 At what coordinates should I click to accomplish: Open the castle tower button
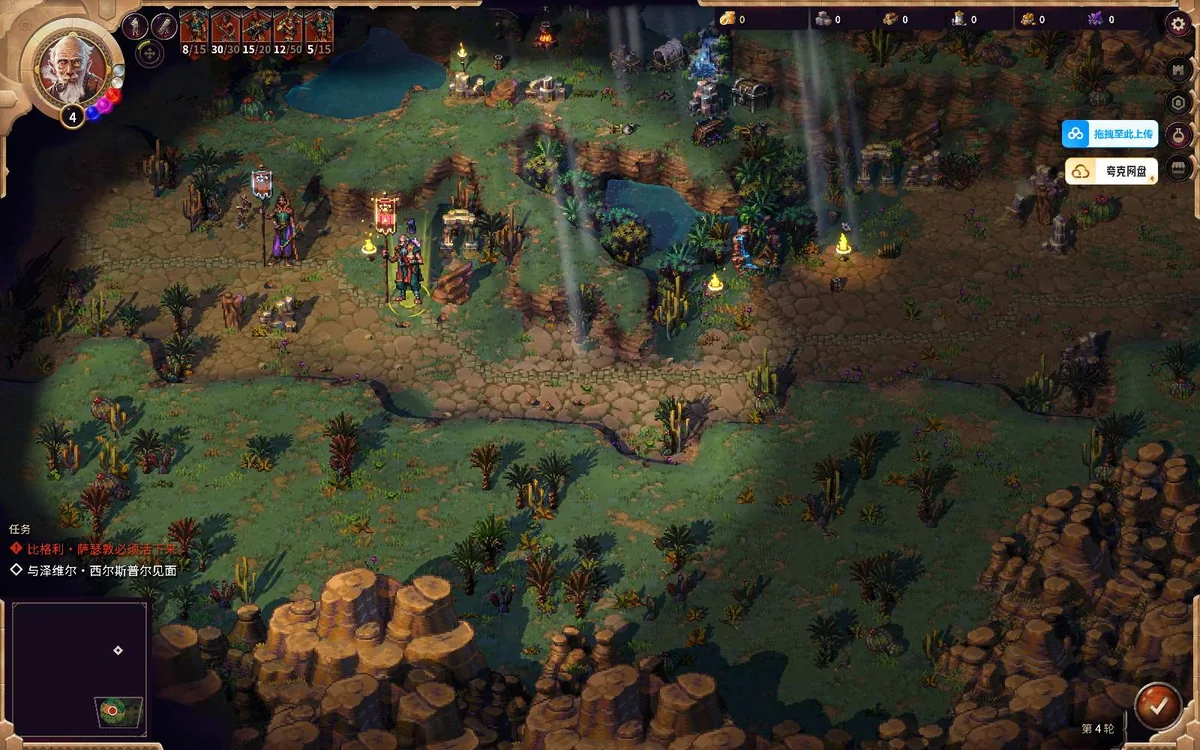pos(1178,69)
